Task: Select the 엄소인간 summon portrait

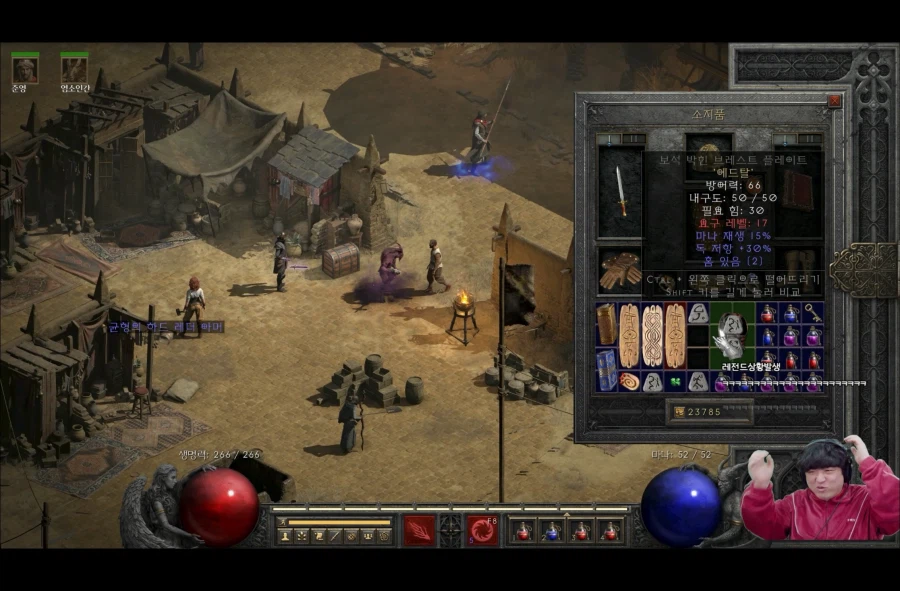Action: [74, 69]
